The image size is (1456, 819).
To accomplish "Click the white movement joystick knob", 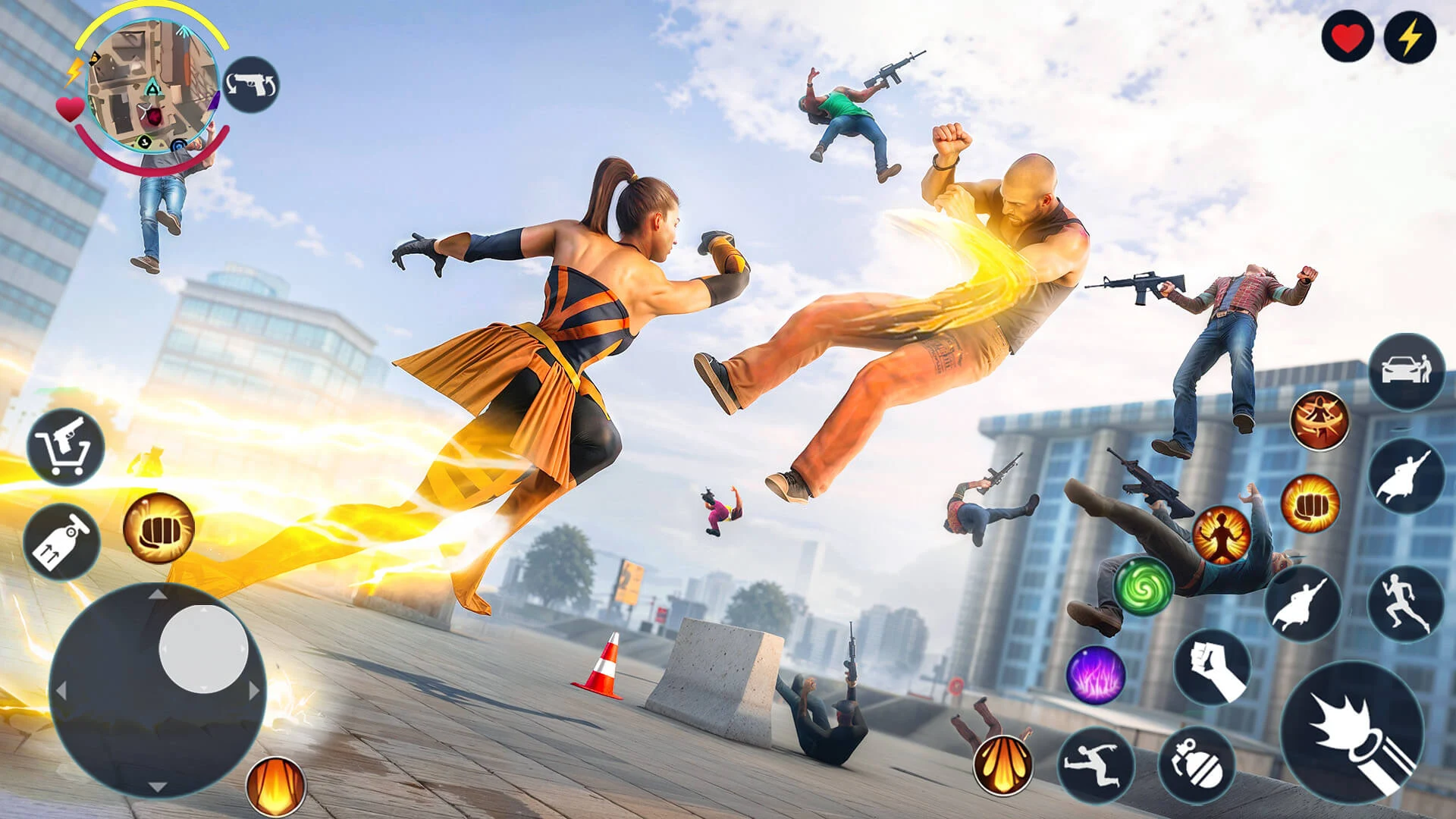I will [x=203, y=648].
